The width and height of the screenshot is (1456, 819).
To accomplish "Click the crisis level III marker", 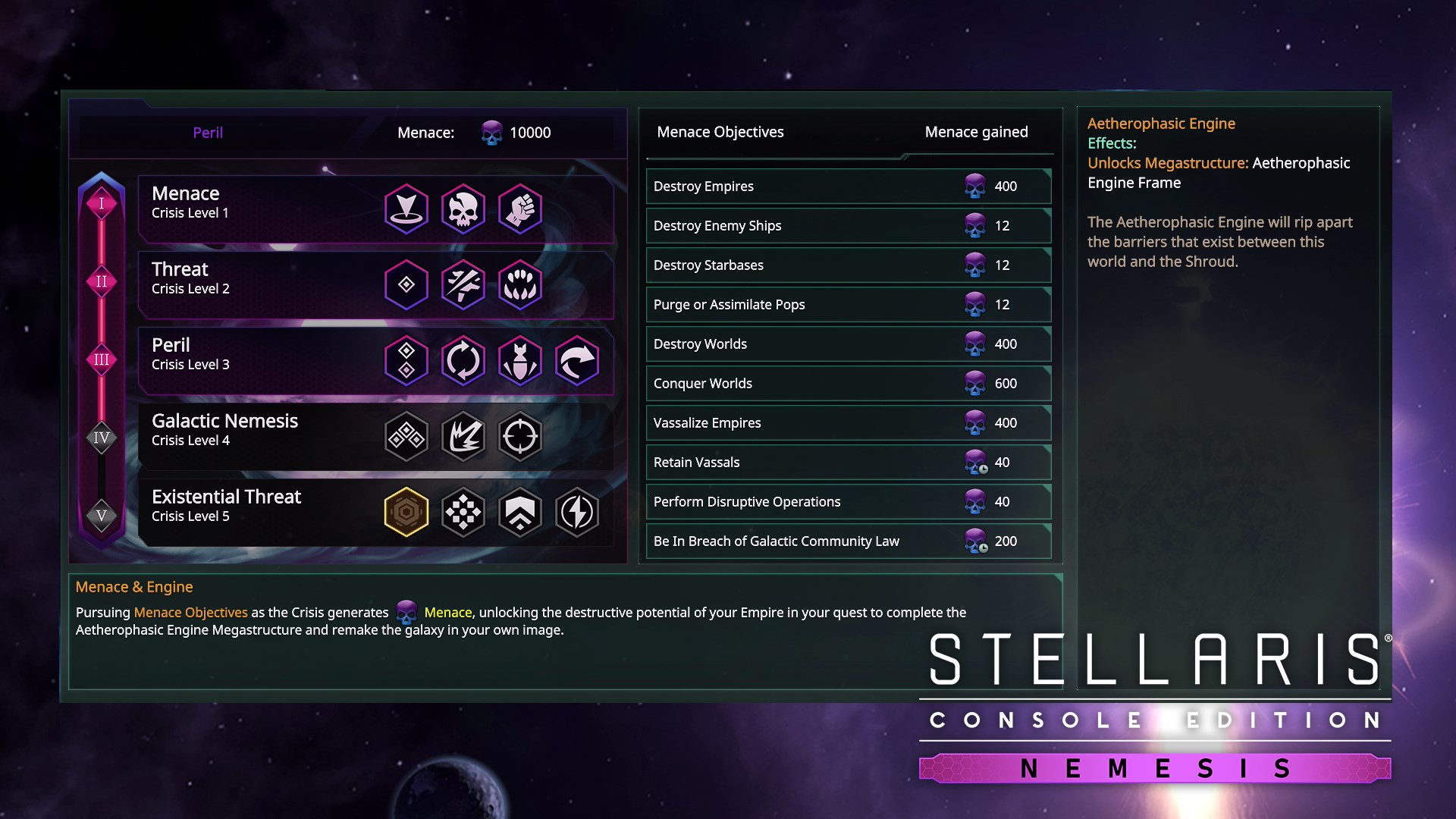I will pyautogui.click(x=102, y=359).
